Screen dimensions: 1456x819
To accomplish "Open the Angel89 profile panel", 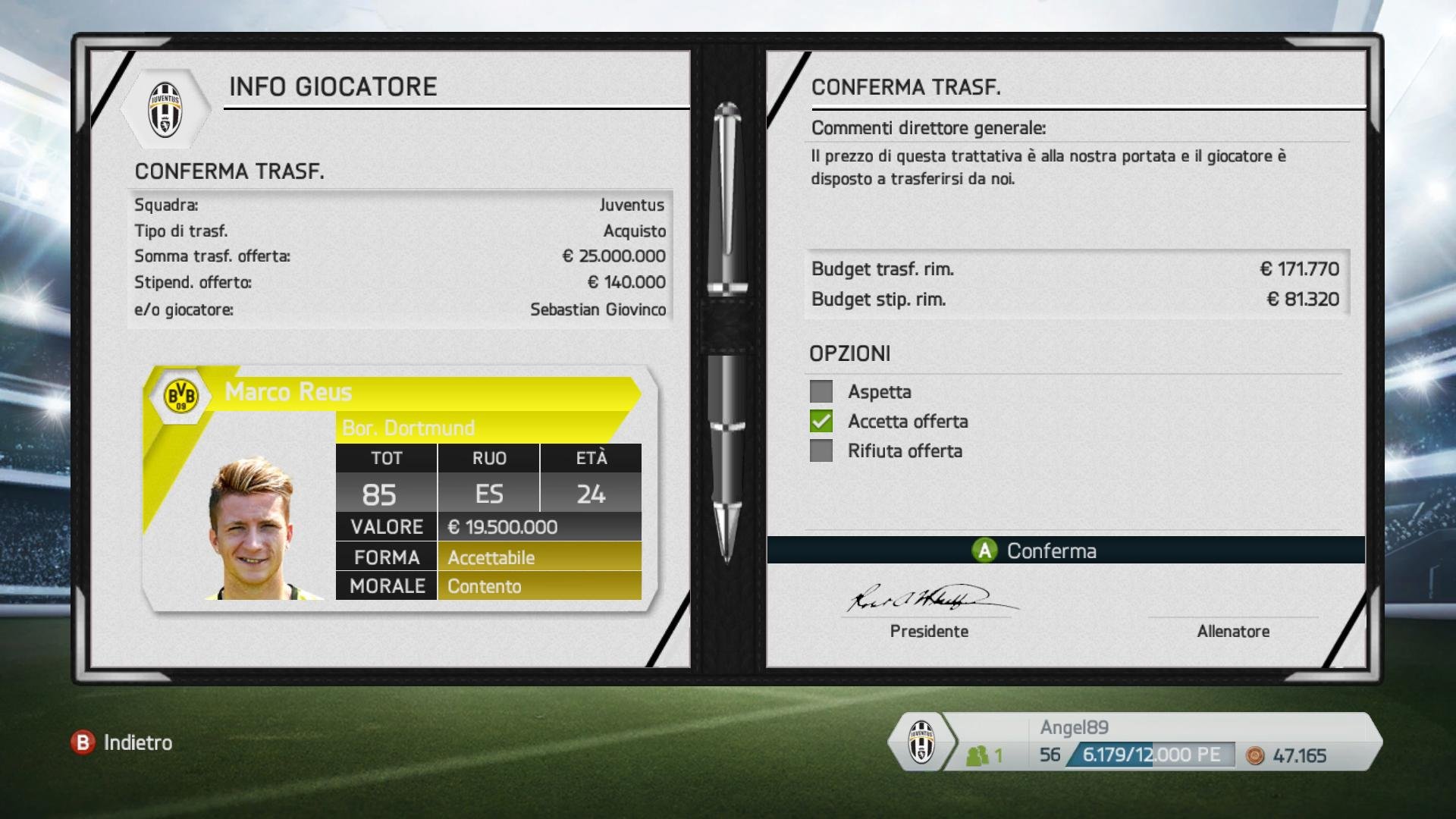I will pyautogui.click(x=1134, y=742).
